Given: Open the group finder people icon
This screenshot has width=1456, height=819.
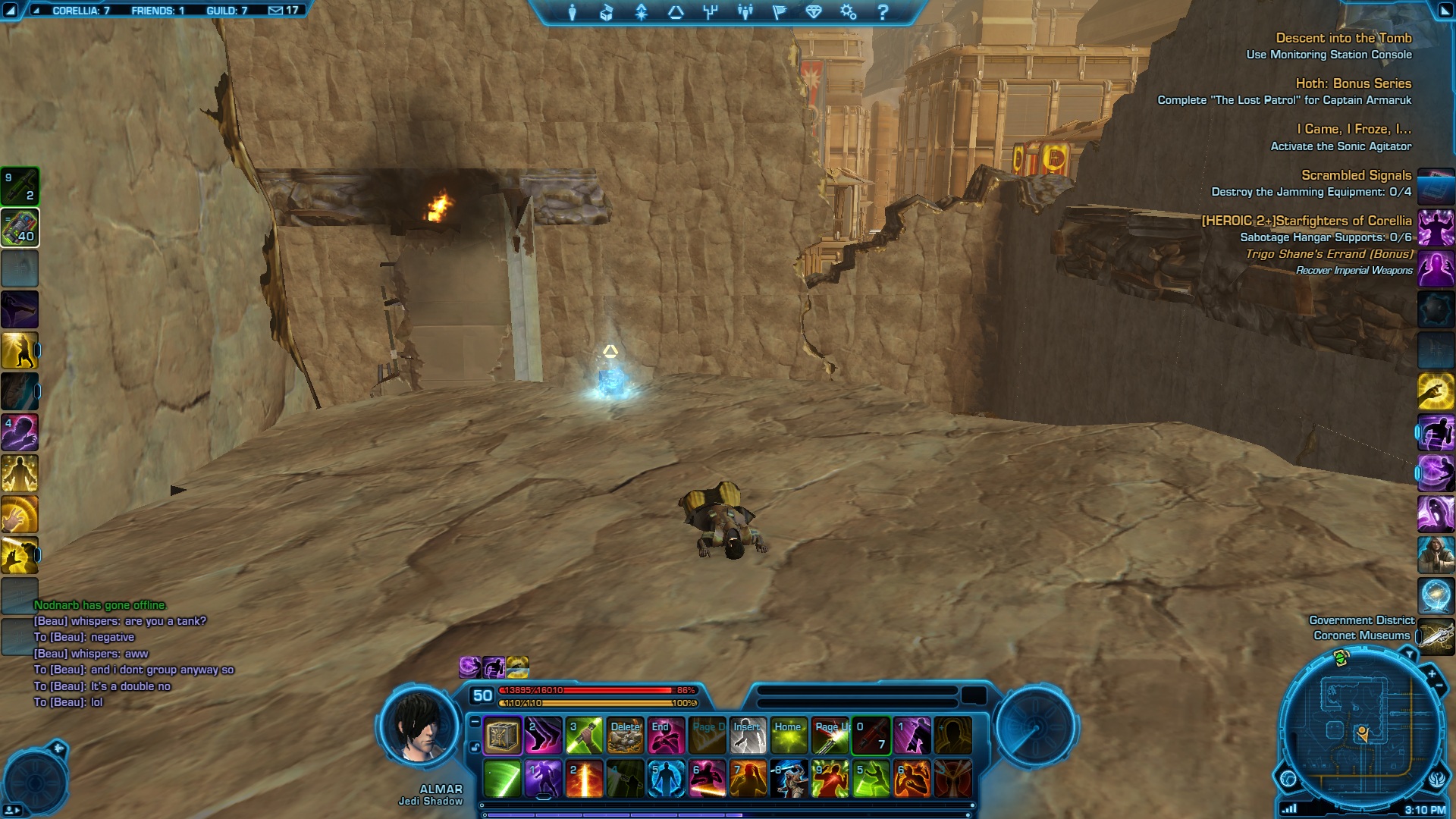Looking at the screenshot, I should point(745,12).
